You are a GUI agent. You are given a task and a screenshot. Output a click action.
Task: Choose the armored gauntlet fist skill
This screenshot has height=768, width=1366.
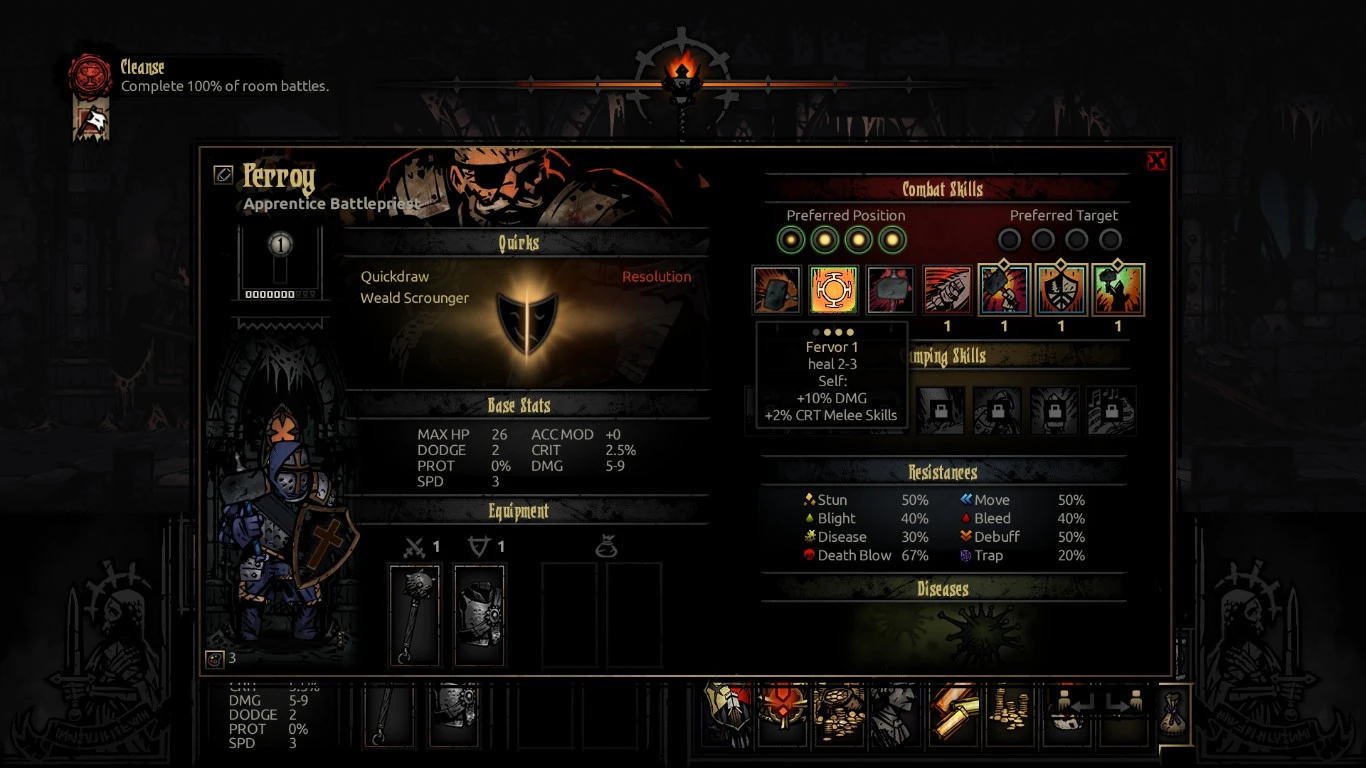coord(947,290)
